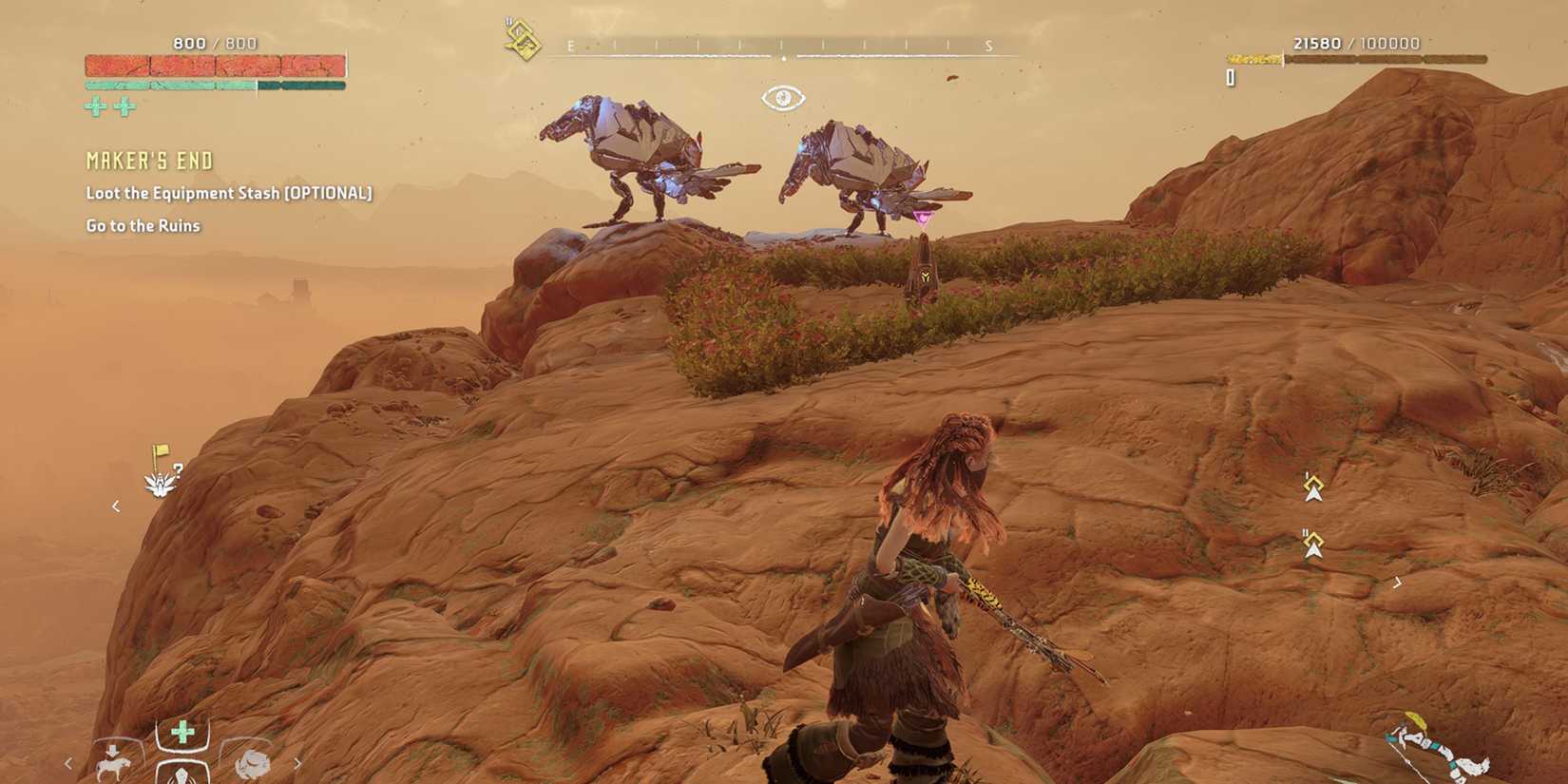Screen dimensions: 1568x784
Task: Click the objective Go to the Ruins
Action: pyautogui.click(x=143, y=225)
